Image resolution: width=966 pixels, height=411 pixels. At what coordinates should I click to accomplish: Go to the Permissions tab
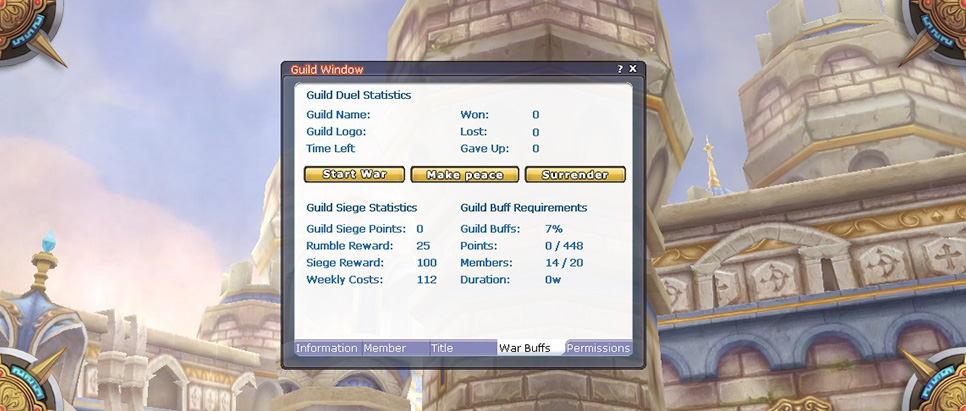point(598,348)
